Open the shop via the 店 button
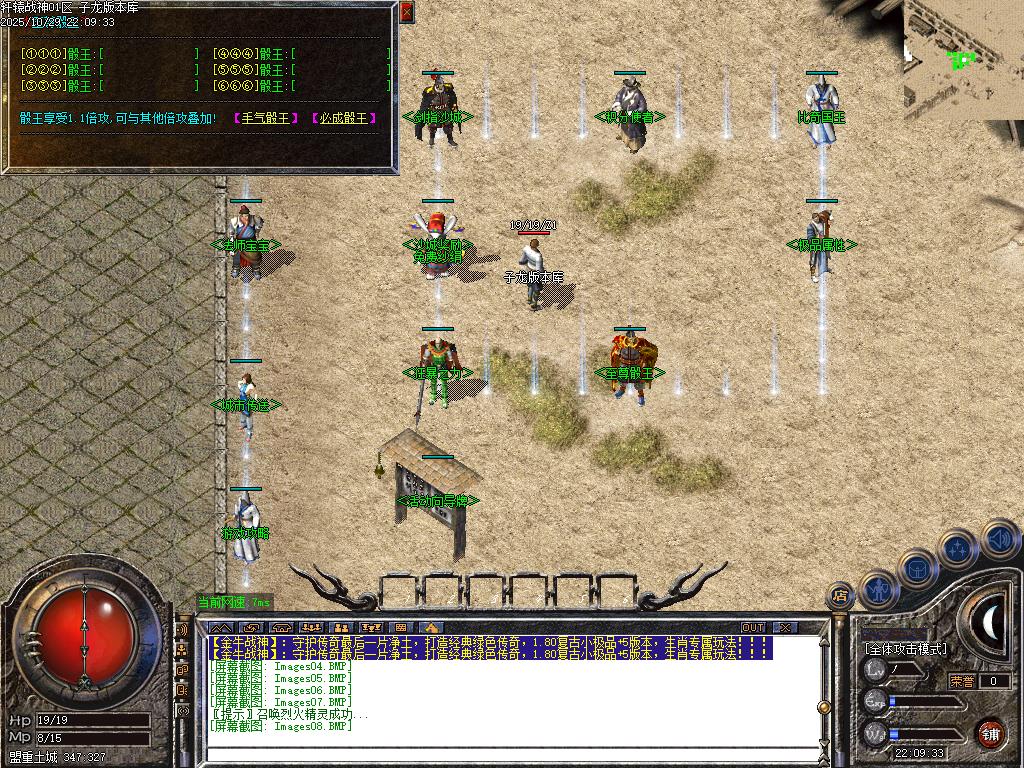 click(x=841, y=597)
